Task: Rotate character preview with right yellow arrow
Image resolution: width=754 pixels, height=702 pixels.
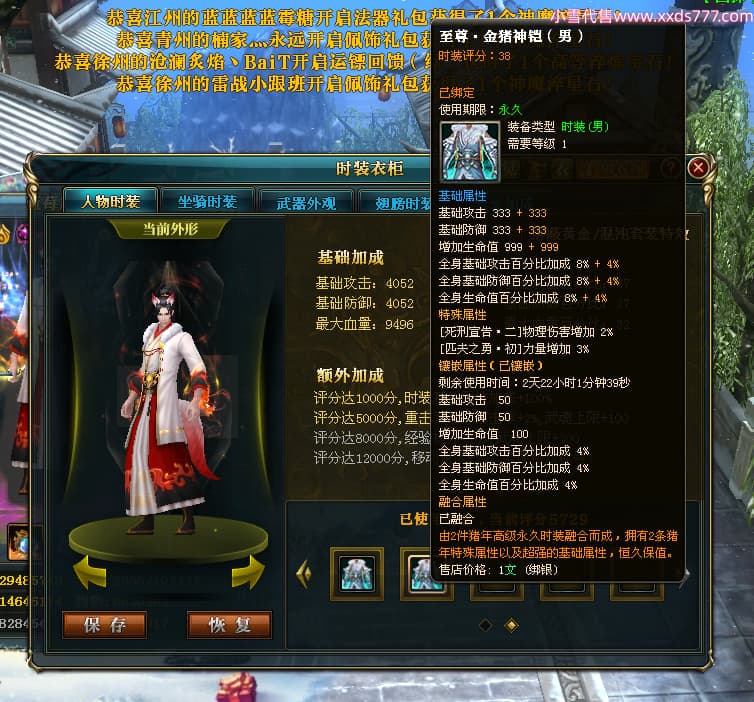Action: point(248,572)
